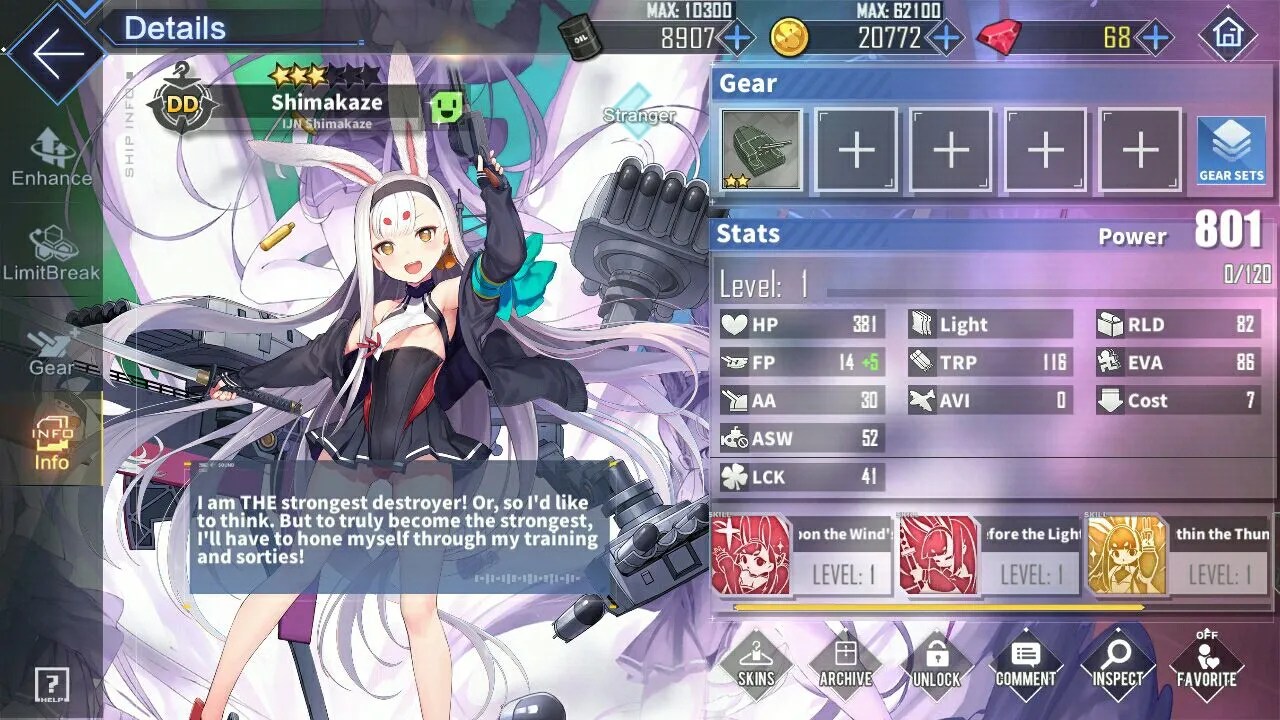
Task: Add more oil with the plus button
Action: coord(737,39)
